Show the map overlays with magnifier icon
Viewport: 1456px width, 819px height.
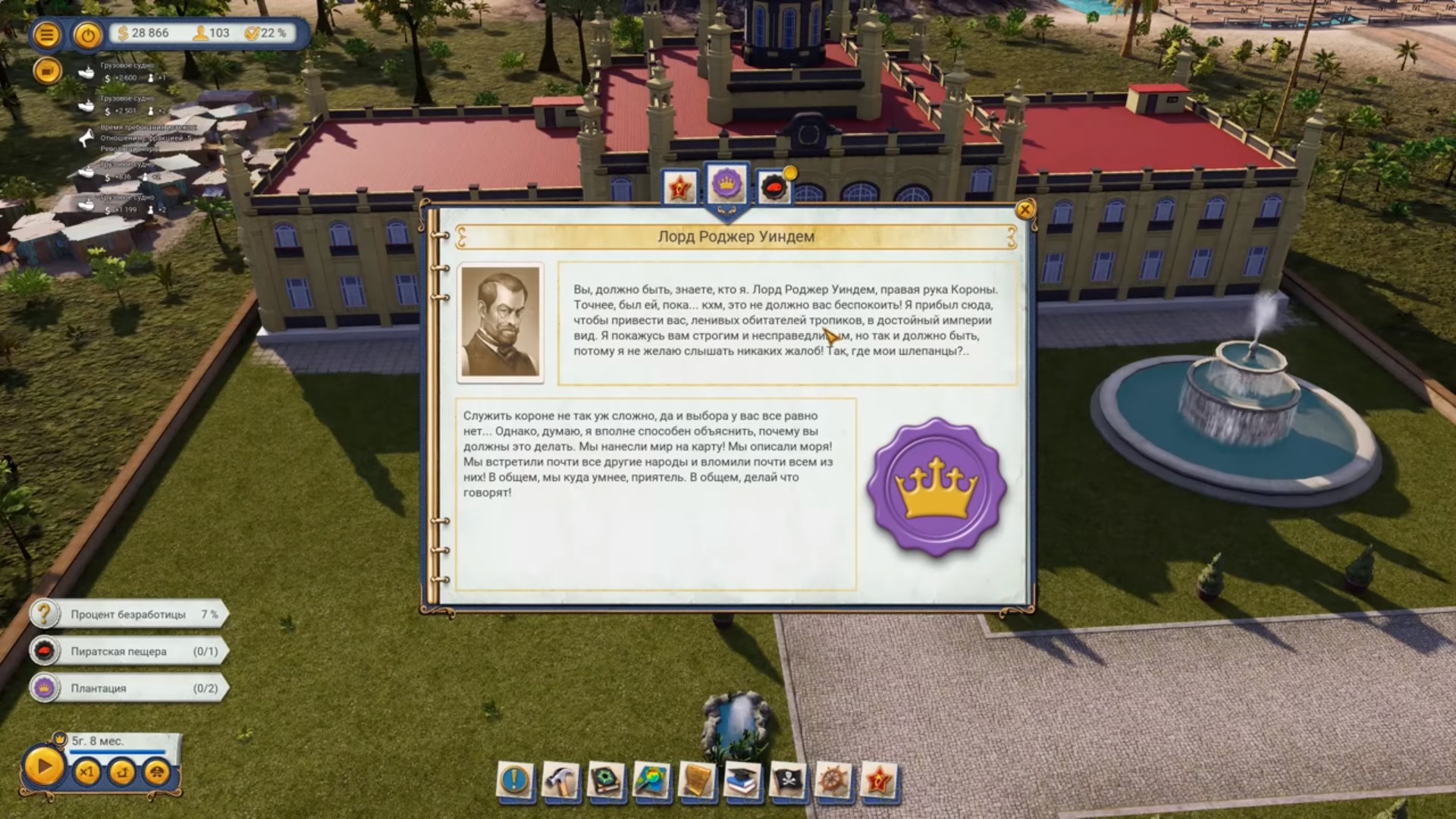(651, 781)
